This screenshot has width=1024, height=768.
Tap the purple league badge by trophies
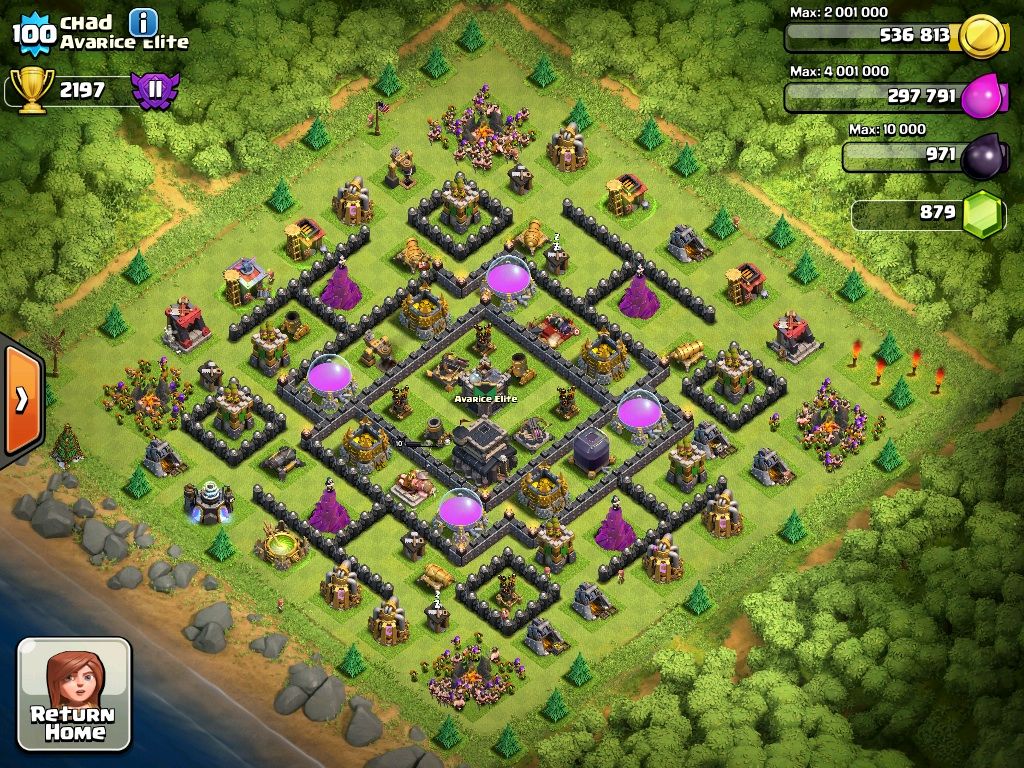coord(154,90)
